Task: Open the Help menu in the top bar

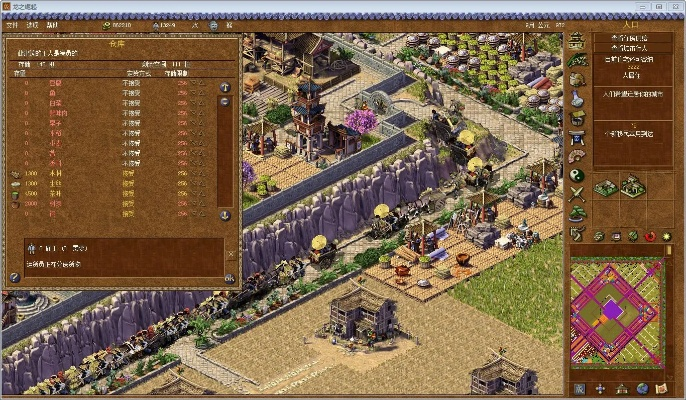Action: tap(53, 24)
